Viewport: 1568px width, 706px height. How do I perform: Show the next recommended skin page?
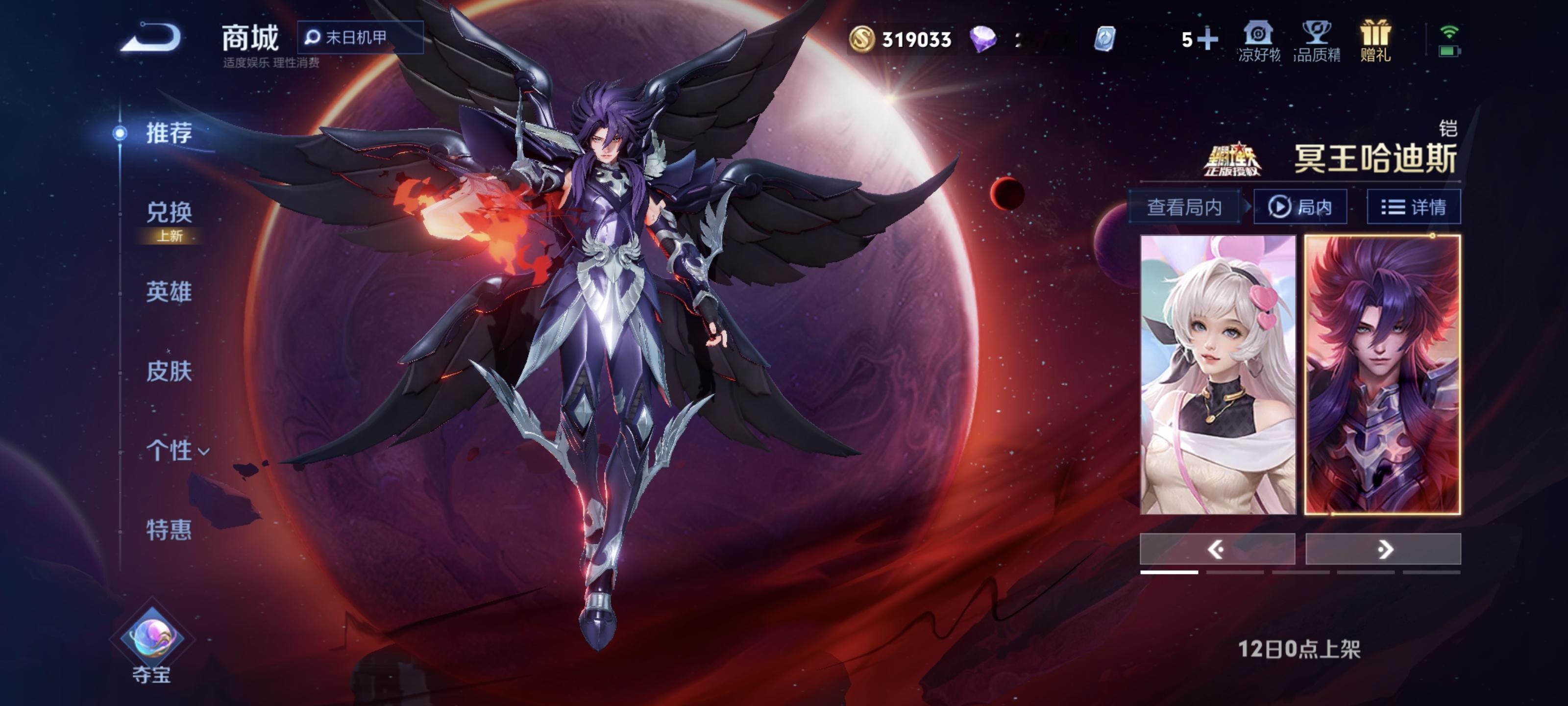(x=1383, y=550)
